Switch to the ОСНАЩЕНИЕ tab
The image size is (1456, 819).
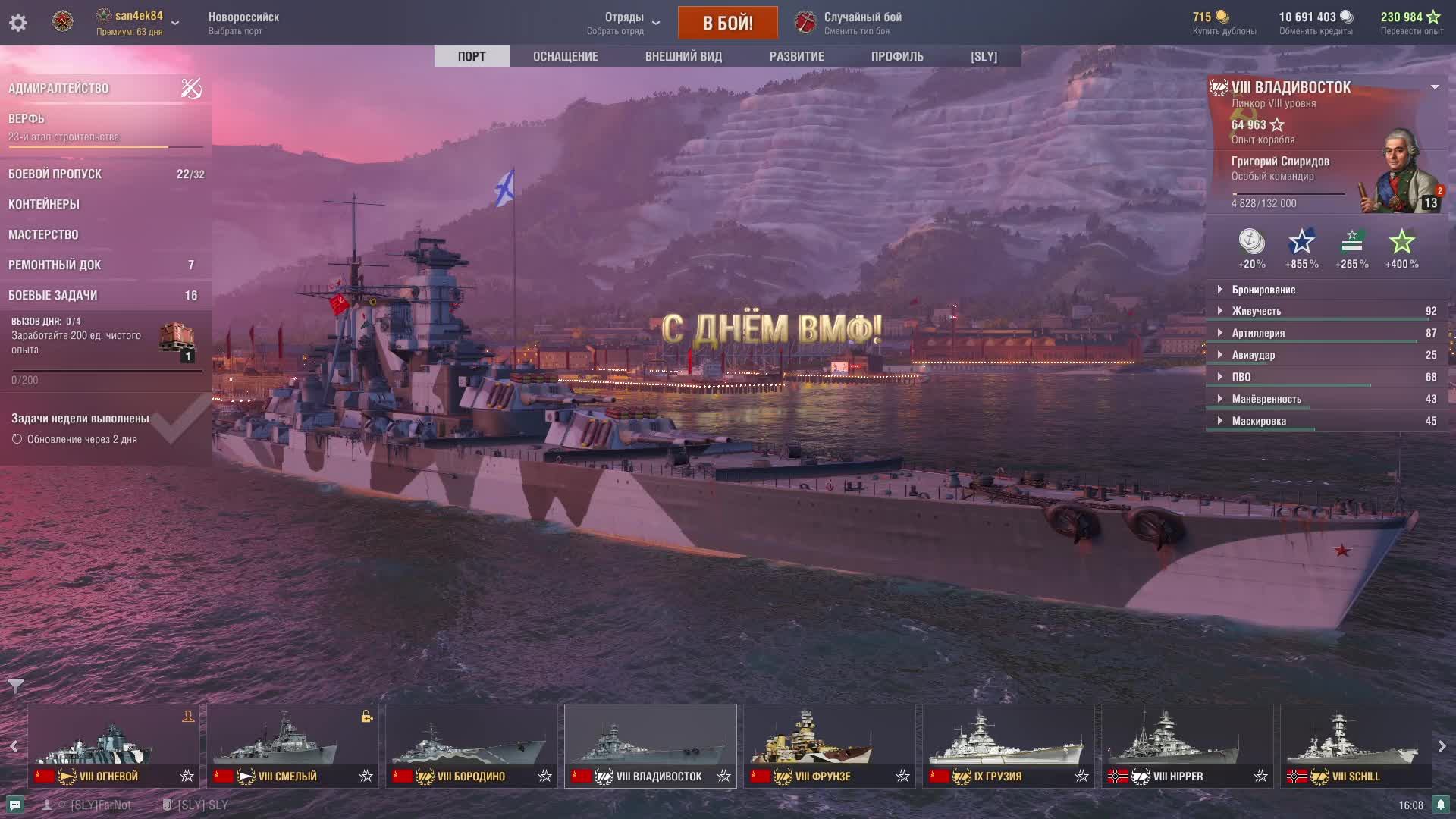click(565, 56)
